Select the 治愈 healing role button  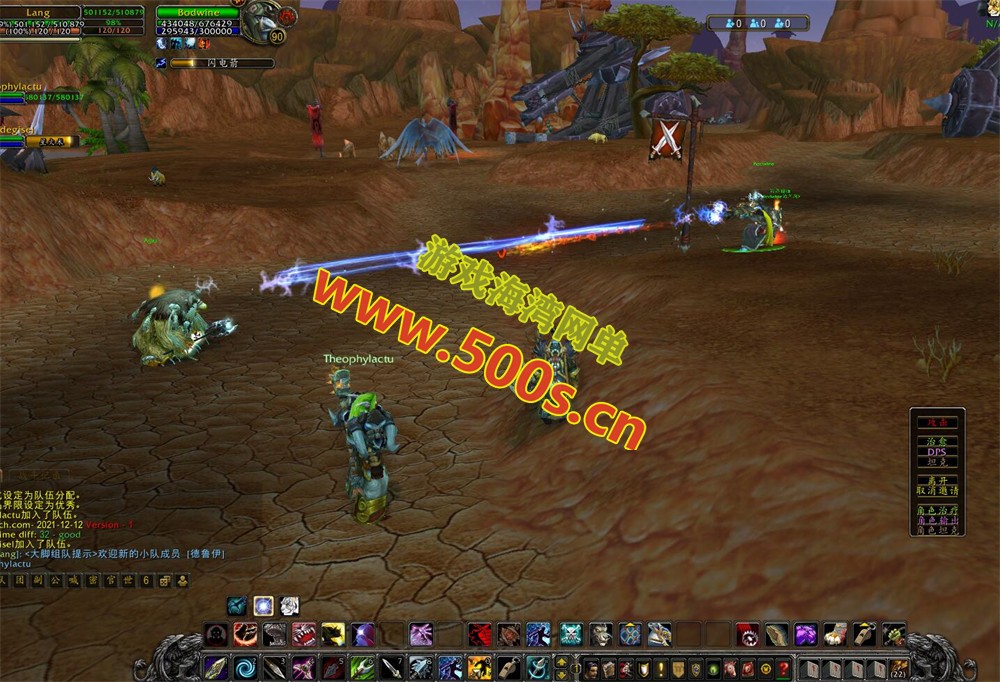pyautogui.click(x=937, y=441)
